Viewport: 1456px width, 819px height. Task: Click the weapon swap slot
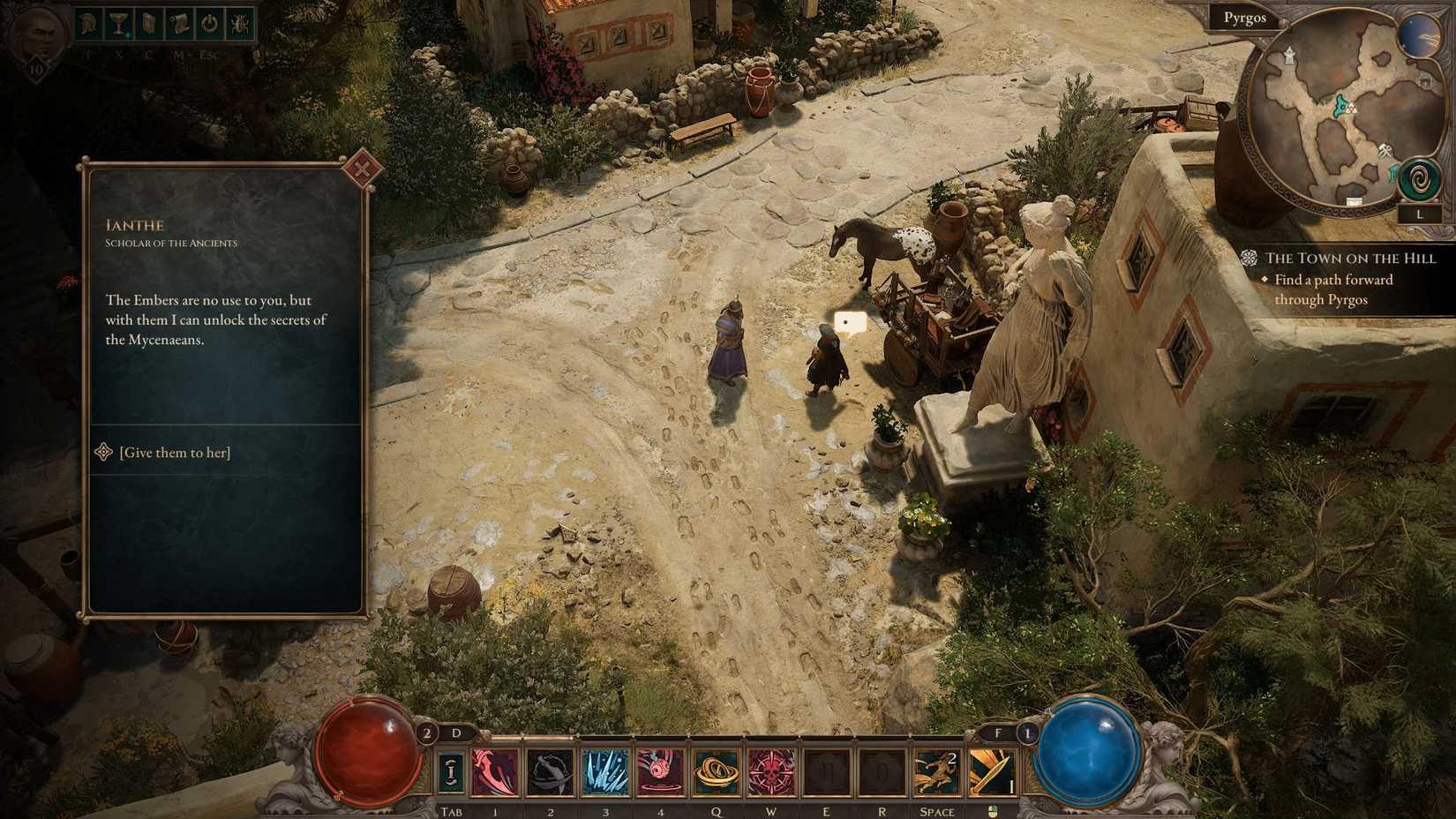[x=451, y=772]
